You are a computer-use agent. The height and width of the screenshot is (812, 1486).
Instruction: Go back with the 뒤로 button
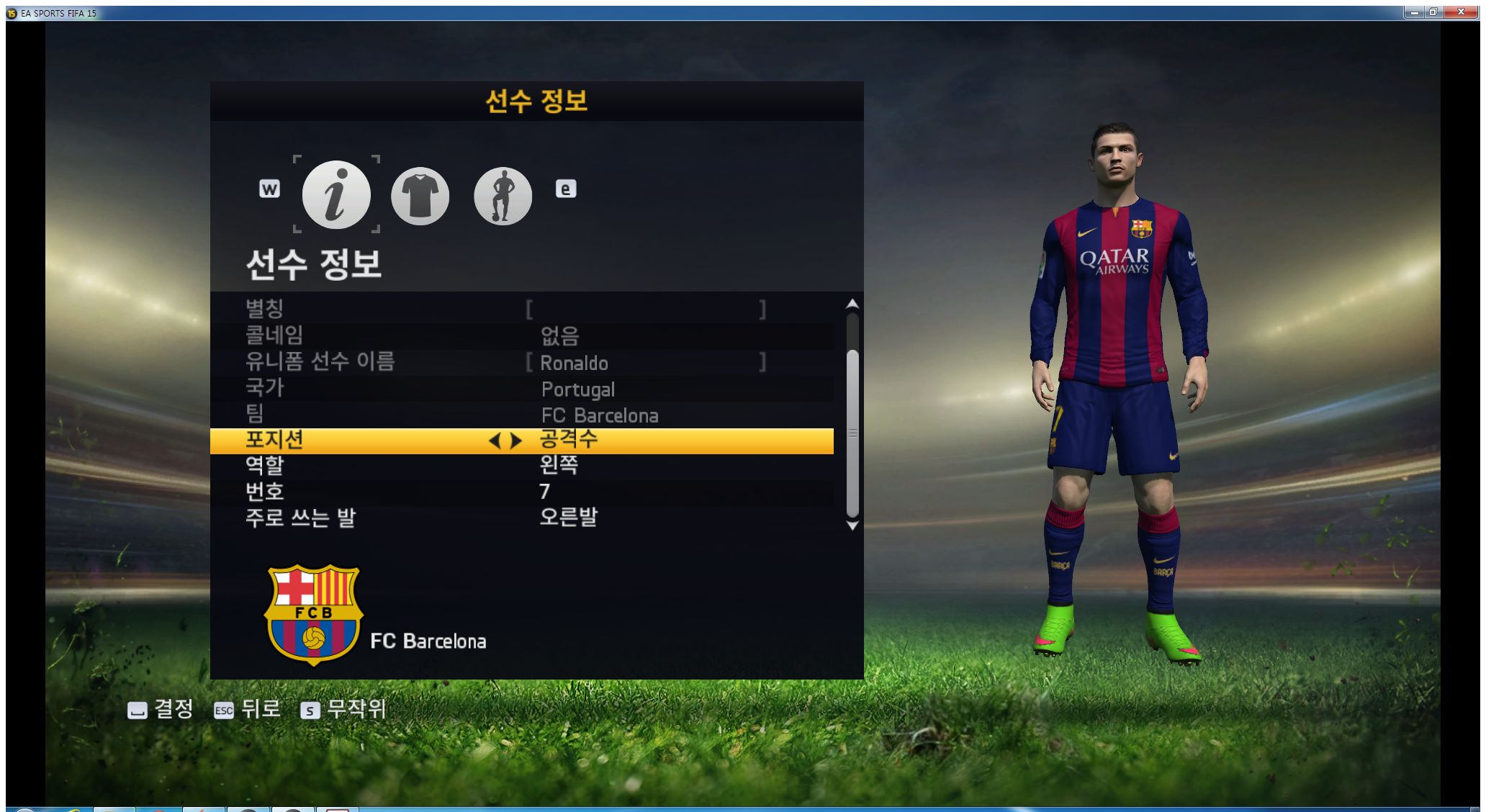pyautogui.click(x=247, y=710)
